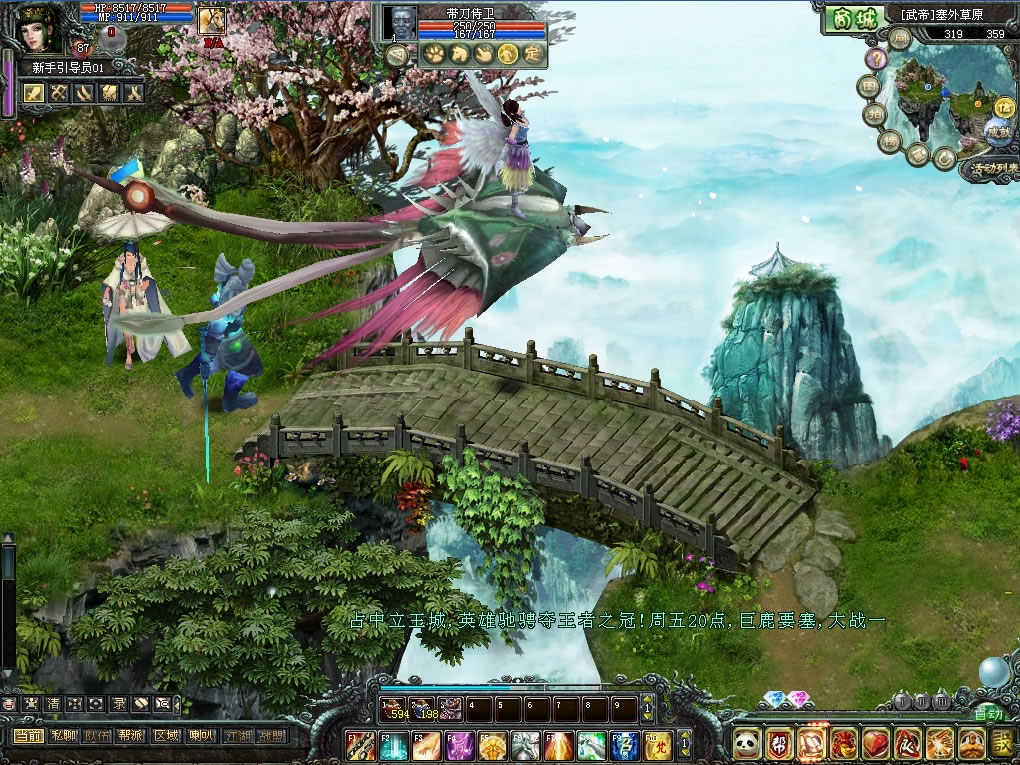Activate the F4 purple skill
Screen dimensions: 1020x765
460,744
